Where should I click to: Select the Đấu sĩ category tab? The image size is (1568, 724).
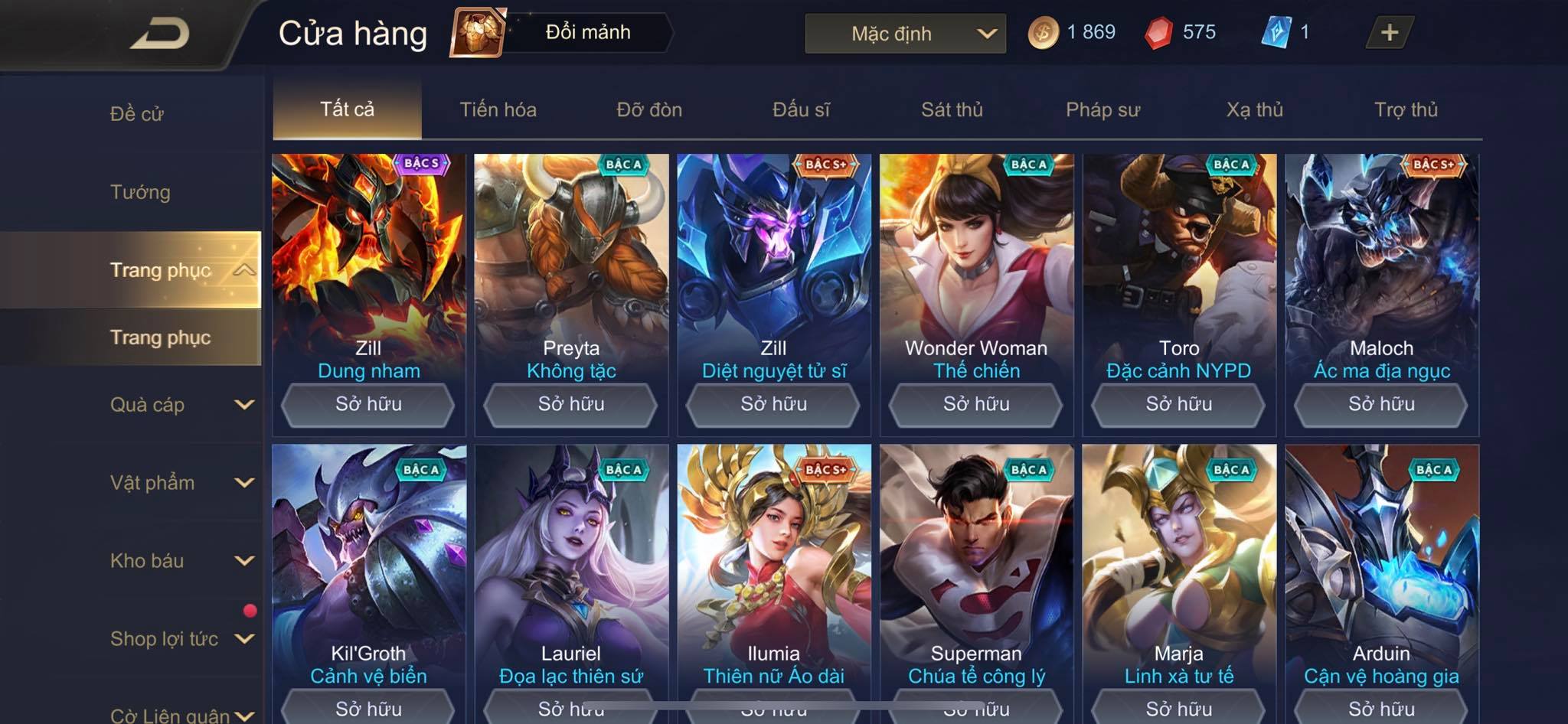point(801,110)
